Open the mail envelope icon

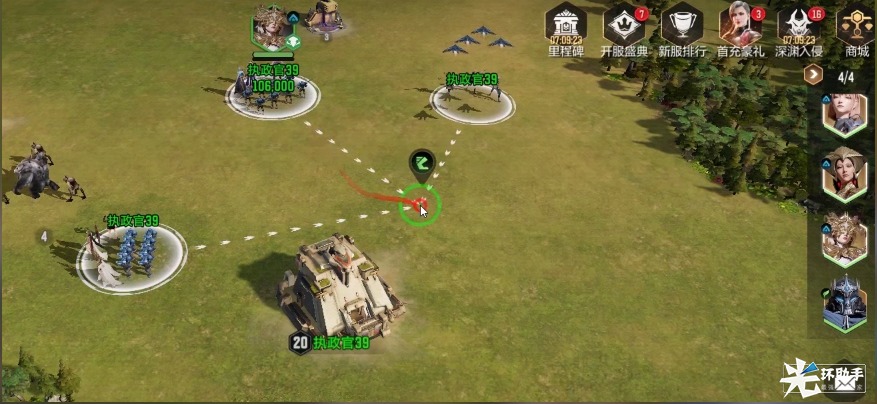[846, 376]
